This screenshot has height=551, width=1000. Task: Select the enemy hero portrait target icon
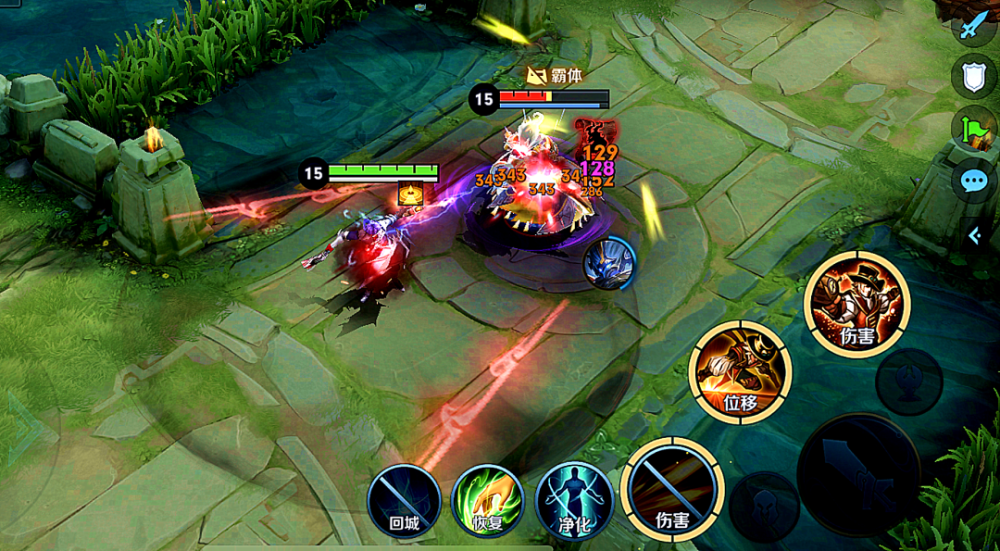pos(609,265)
